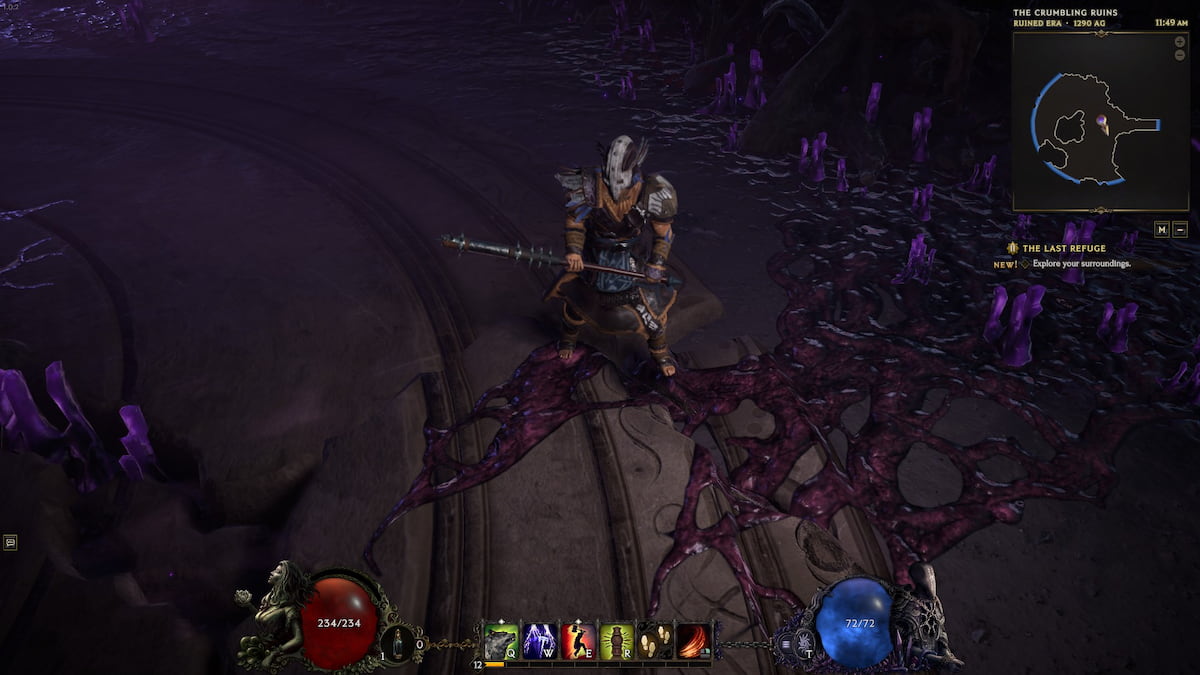1200x675 pixels.
Task: Open the chat icon at left edge
Action: (x=10, y=542)
